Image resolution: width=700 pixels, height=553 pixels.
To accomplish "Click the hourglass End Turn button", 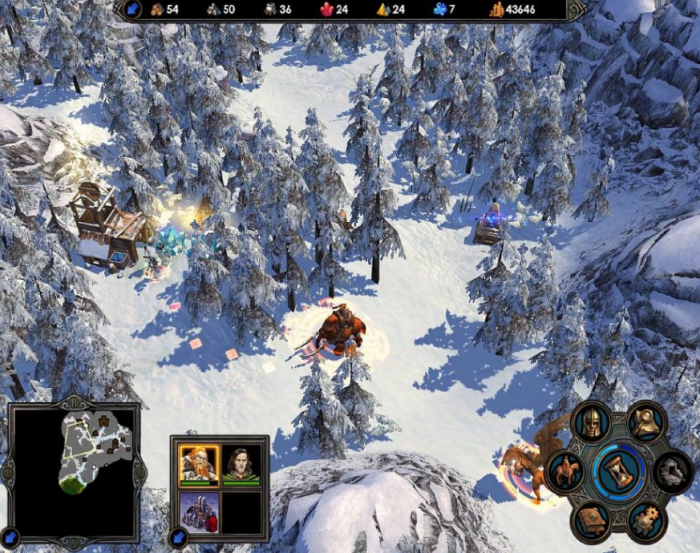I will [x=617, y=472].
